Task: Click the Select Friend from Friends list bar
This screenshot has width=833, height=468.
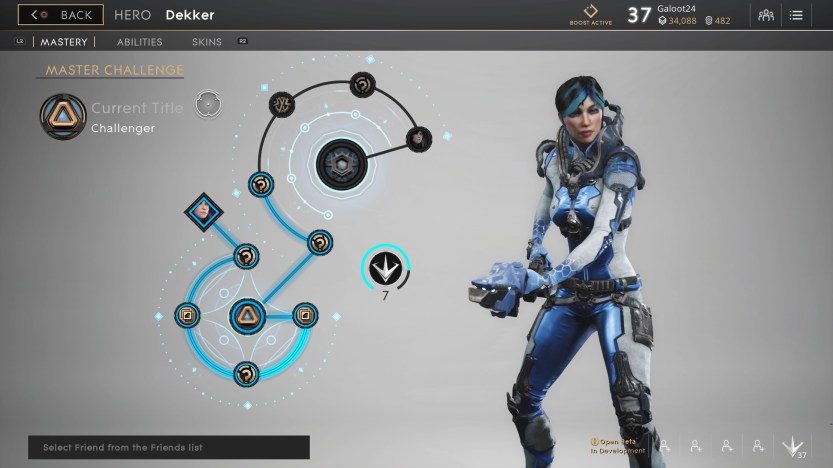Action: pos(169,447)
